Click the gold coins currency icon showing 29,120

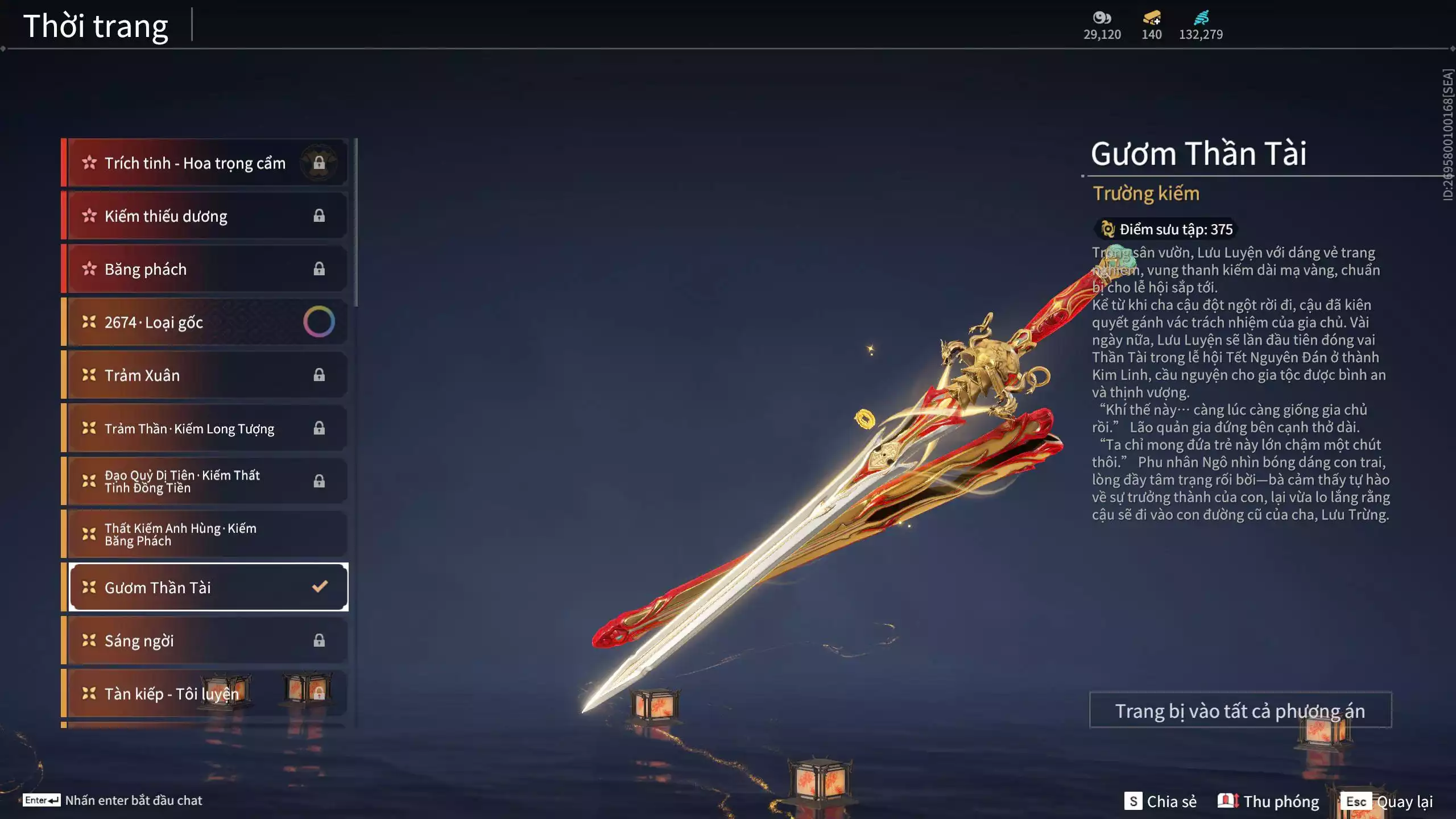(1102, 18)
